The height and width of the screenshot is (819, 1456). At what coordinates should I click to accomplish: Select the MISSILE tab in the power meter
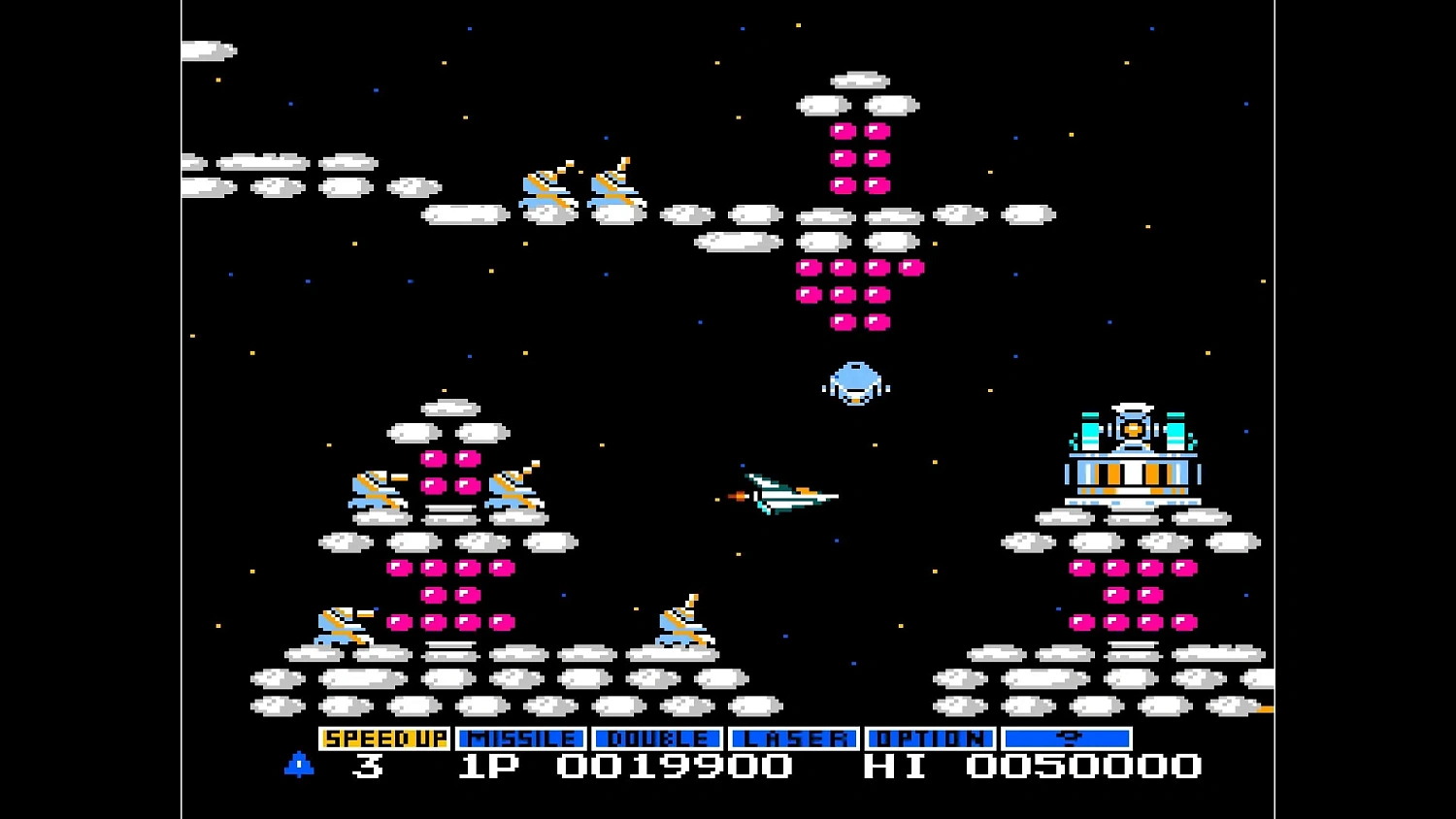pos(521,738)
